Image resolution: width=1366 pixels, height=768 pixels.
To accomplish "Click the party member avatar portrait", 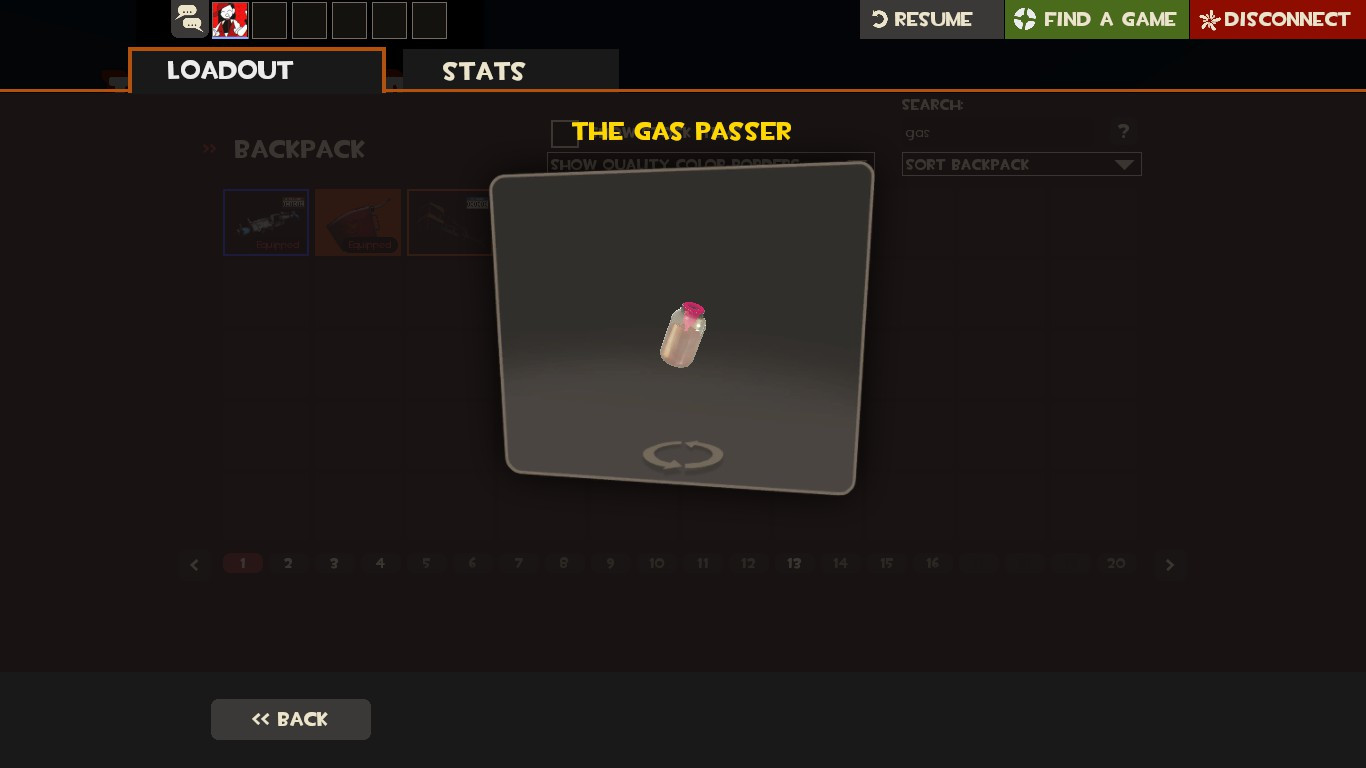I will (229, 19).
